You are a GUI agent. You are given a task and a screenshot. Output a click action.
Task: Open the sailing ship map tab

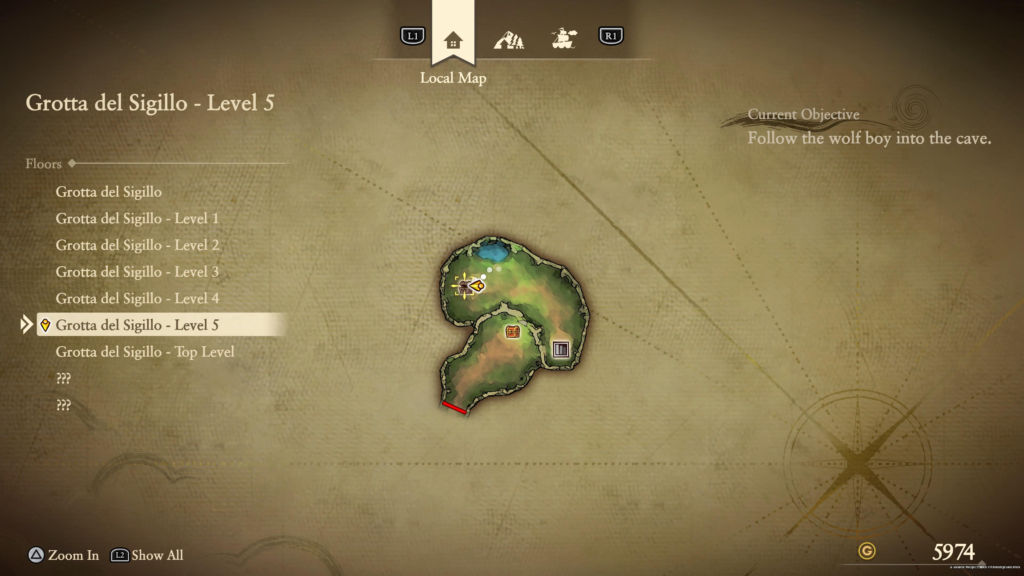point(563,40)
